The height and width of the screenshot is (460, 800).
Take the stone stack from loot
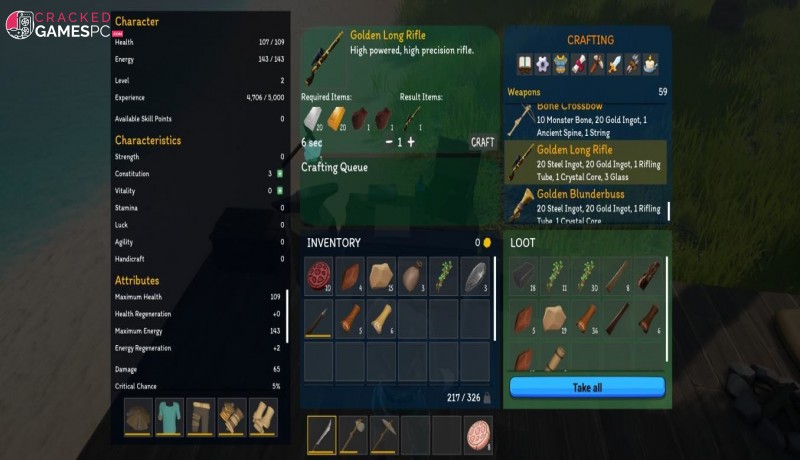click(x=555, y=319)
